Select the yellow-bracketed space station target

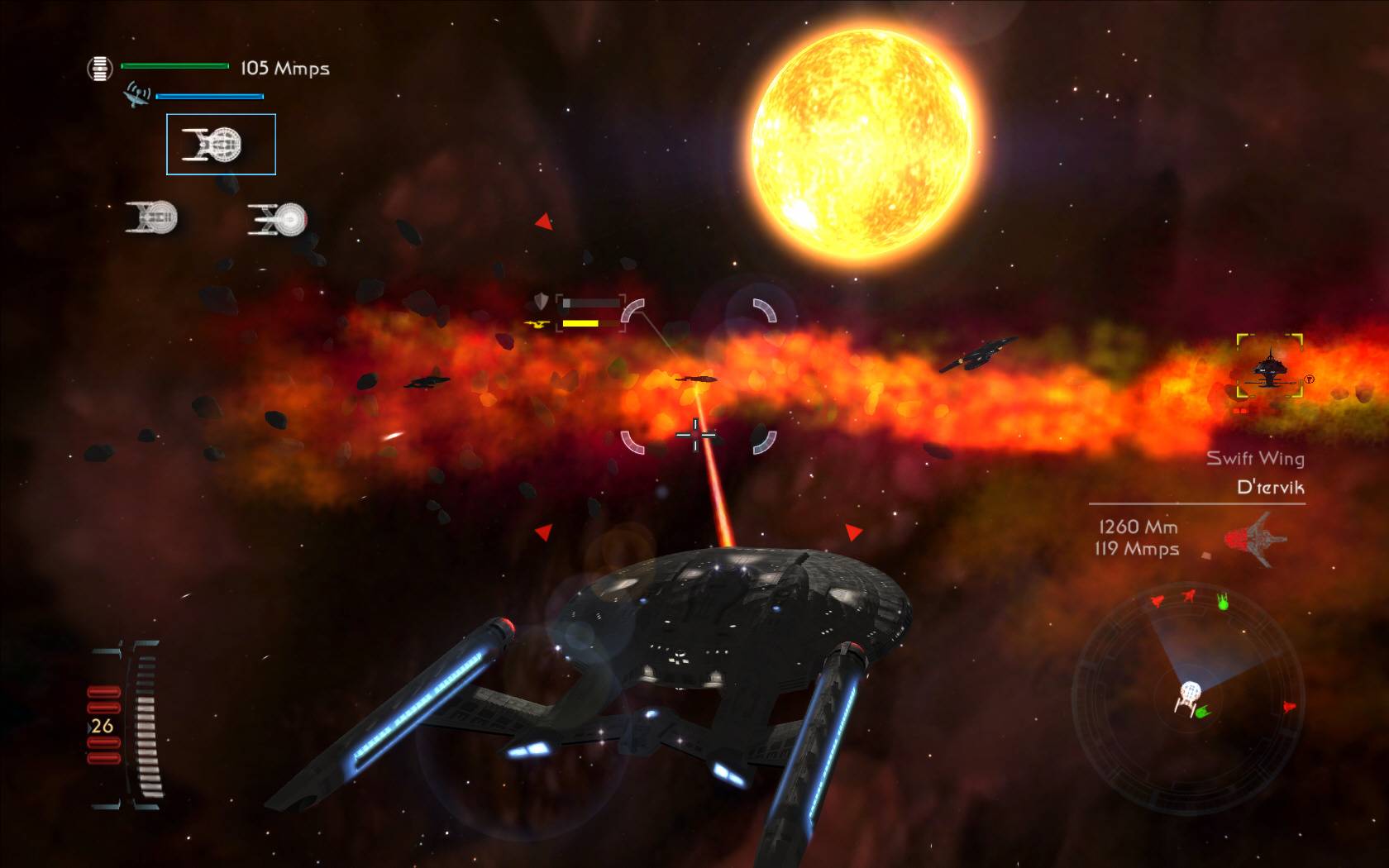point(1270,367)
